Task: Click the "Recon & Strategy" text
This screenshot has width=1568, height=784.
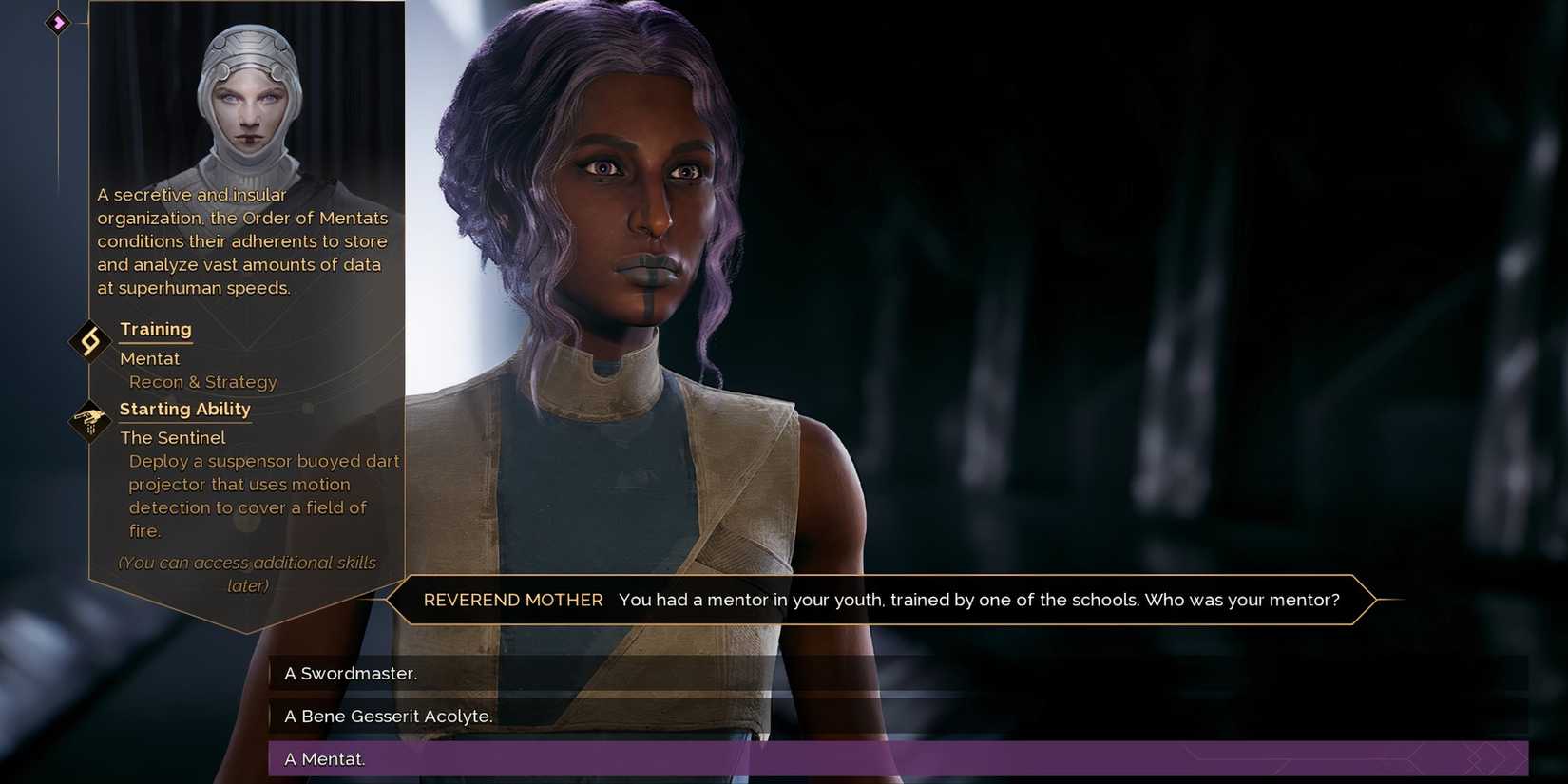Action: (x=202, y=381)
